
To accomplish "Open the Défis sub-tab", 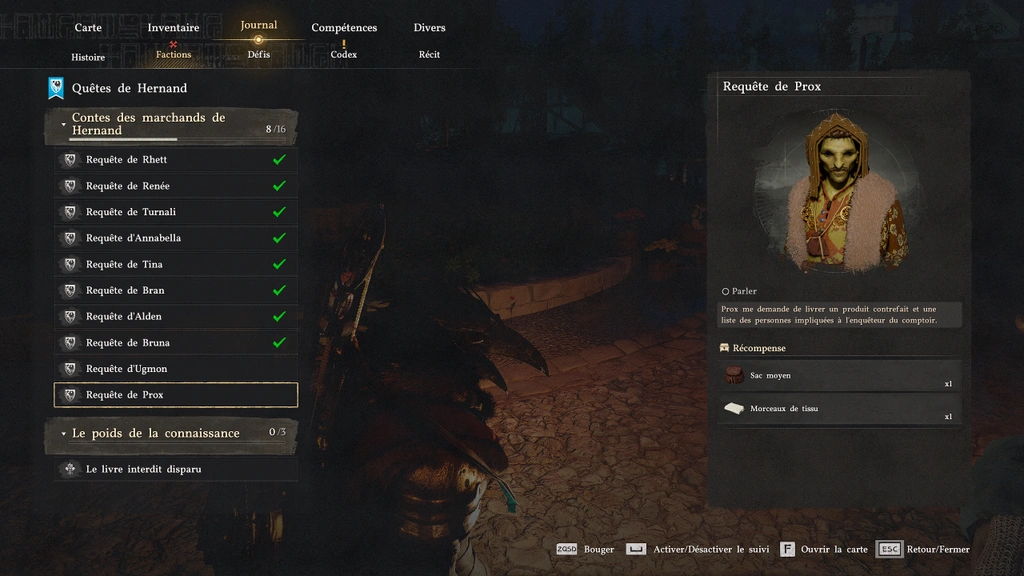I will click(x=259, y=54).
